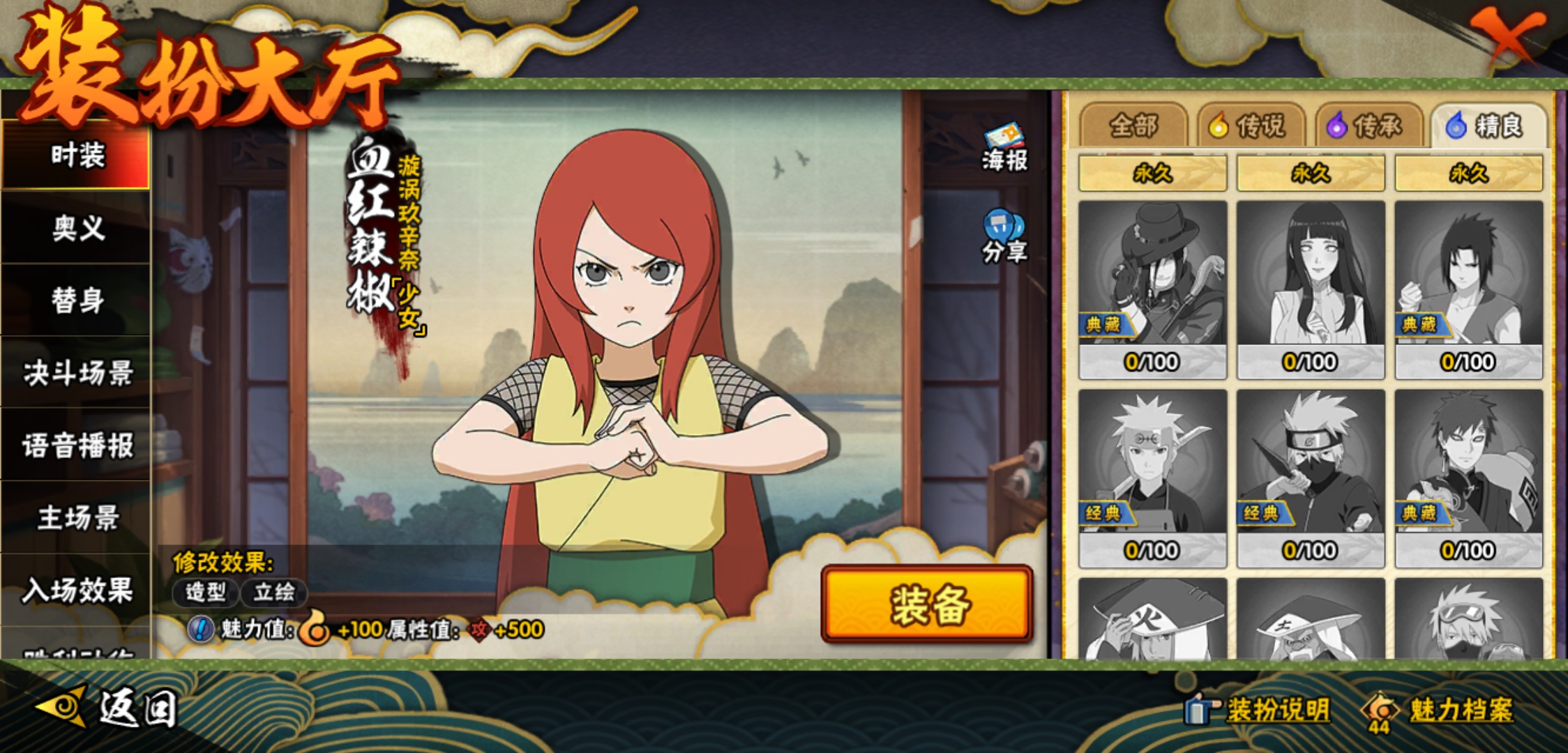This screenshot has width=1568, height=753.
Task: Select the 时装 menu entry
Action: [x=77, y=155]
